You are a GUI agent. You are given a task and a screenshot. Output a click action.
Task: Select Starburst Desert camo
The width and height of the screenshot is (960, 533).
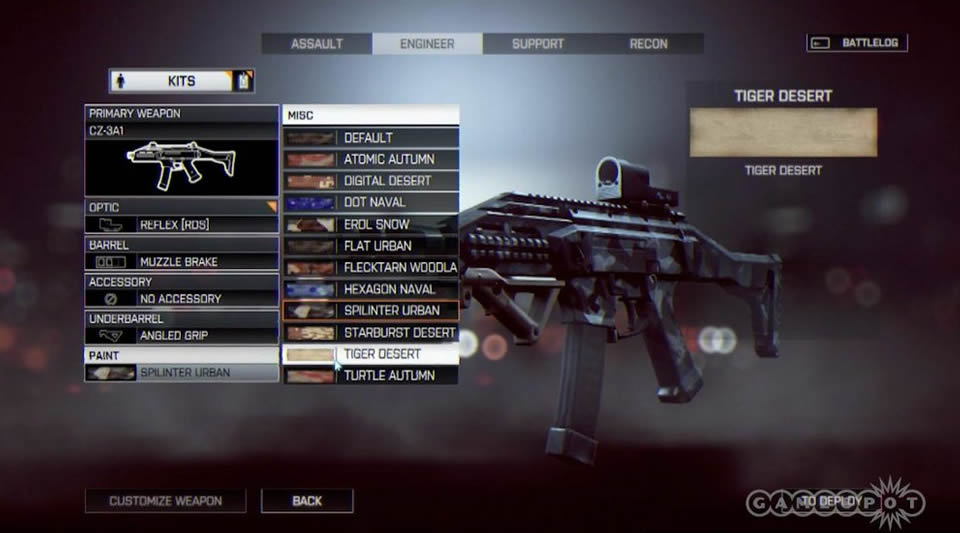(x=371, y=332)
